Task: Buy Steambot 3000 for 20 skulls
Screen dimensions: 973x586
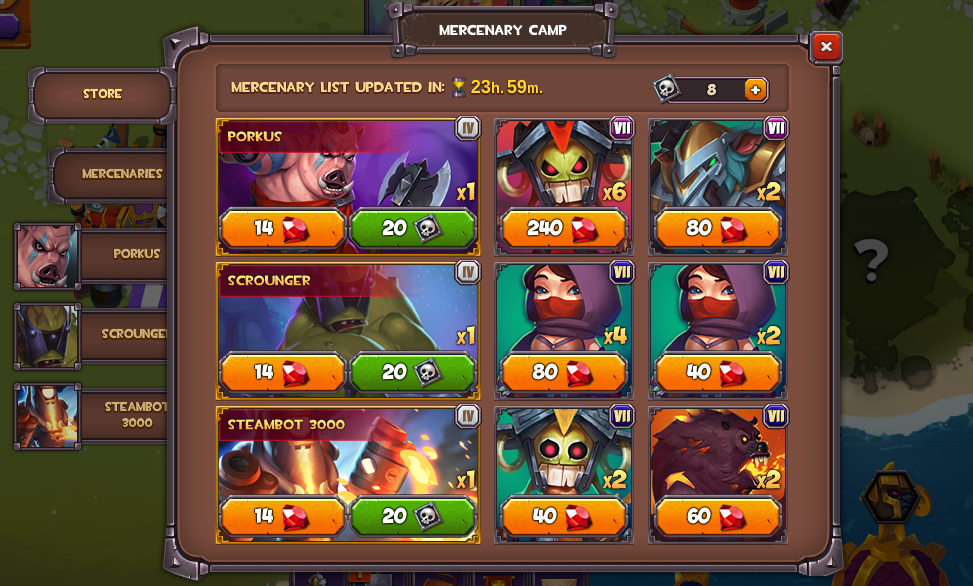Action: [412, 516]
